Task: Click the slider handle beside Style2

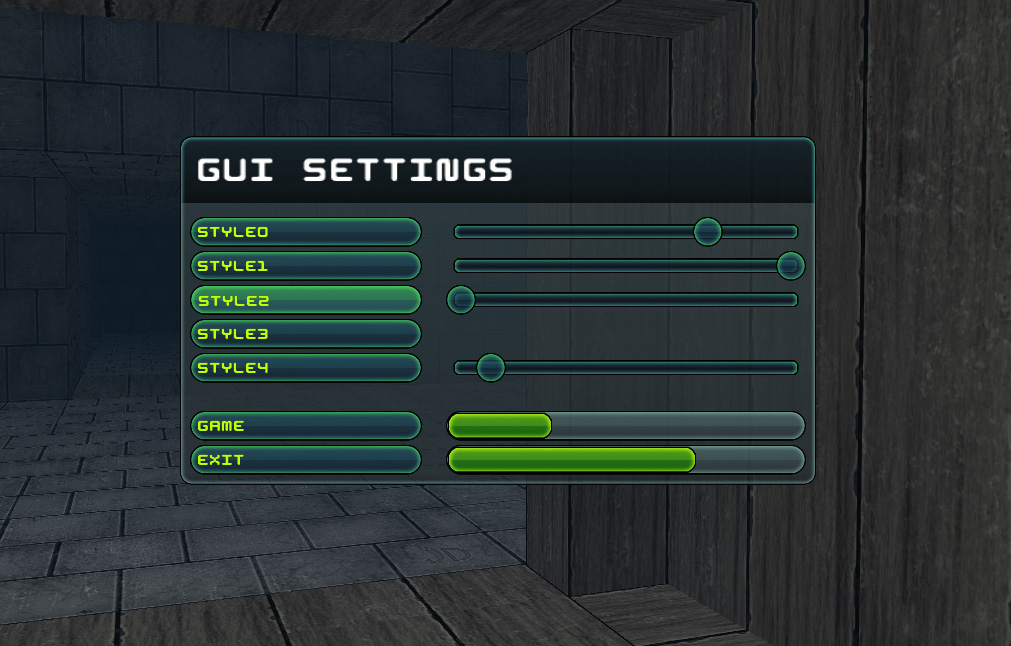Action: click(x=461, y=299)
